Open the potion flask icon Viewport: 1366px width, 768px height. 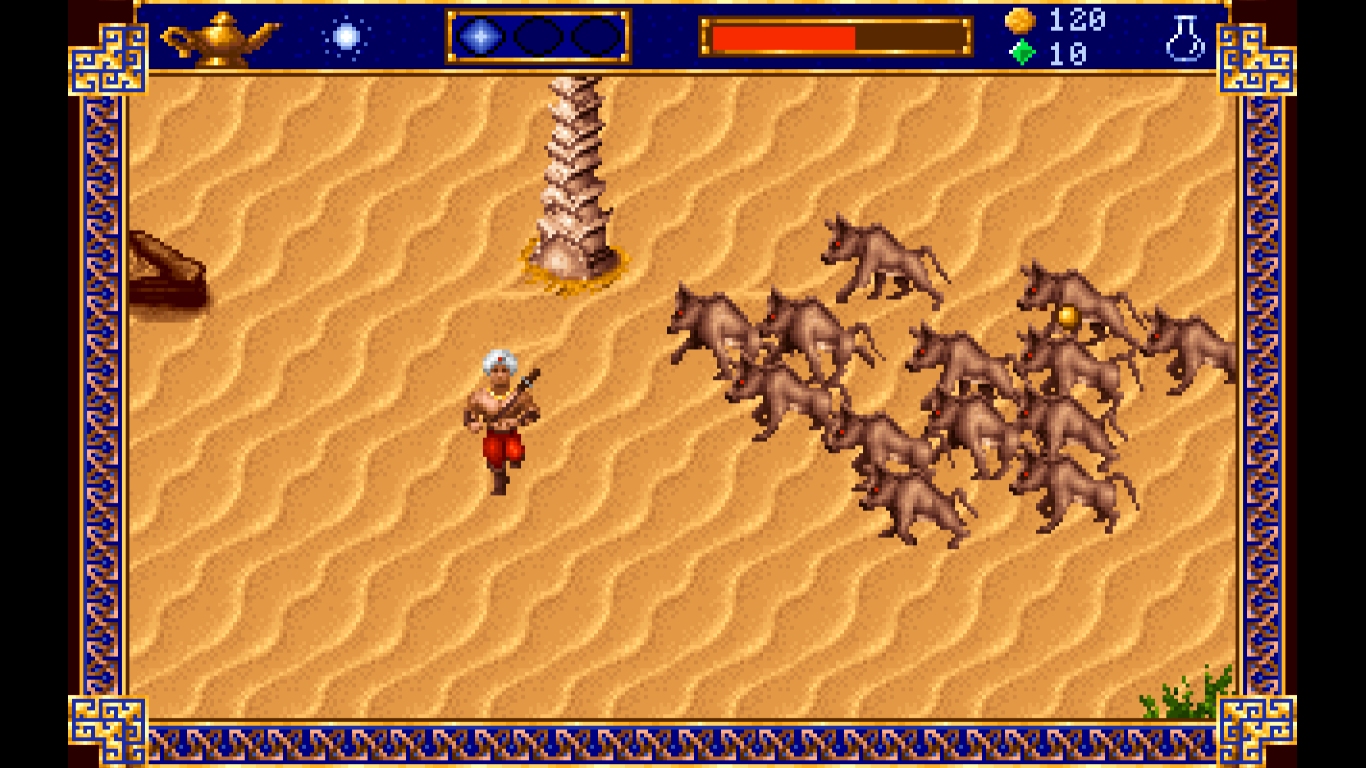coord(1185,39)
